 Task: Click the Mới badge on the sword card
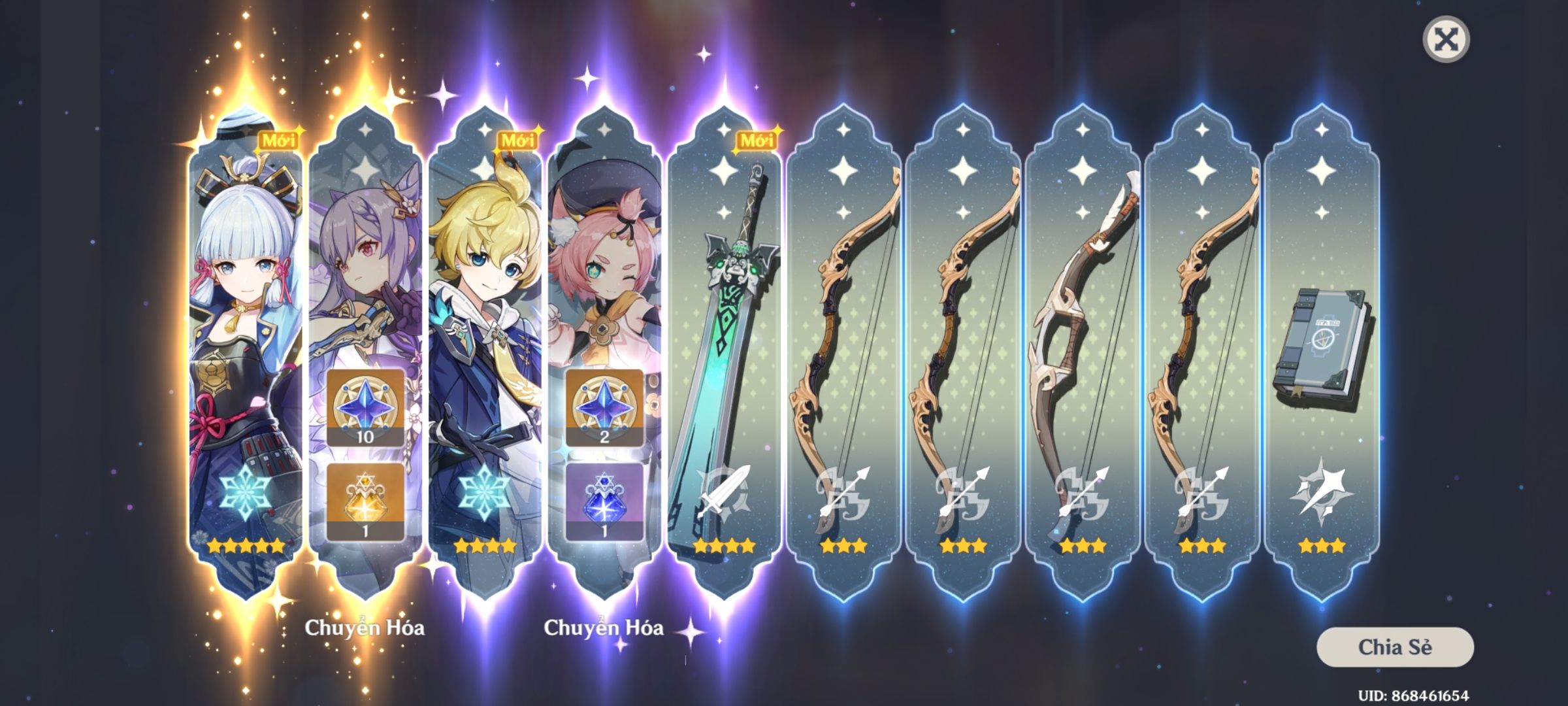[758, 139]
